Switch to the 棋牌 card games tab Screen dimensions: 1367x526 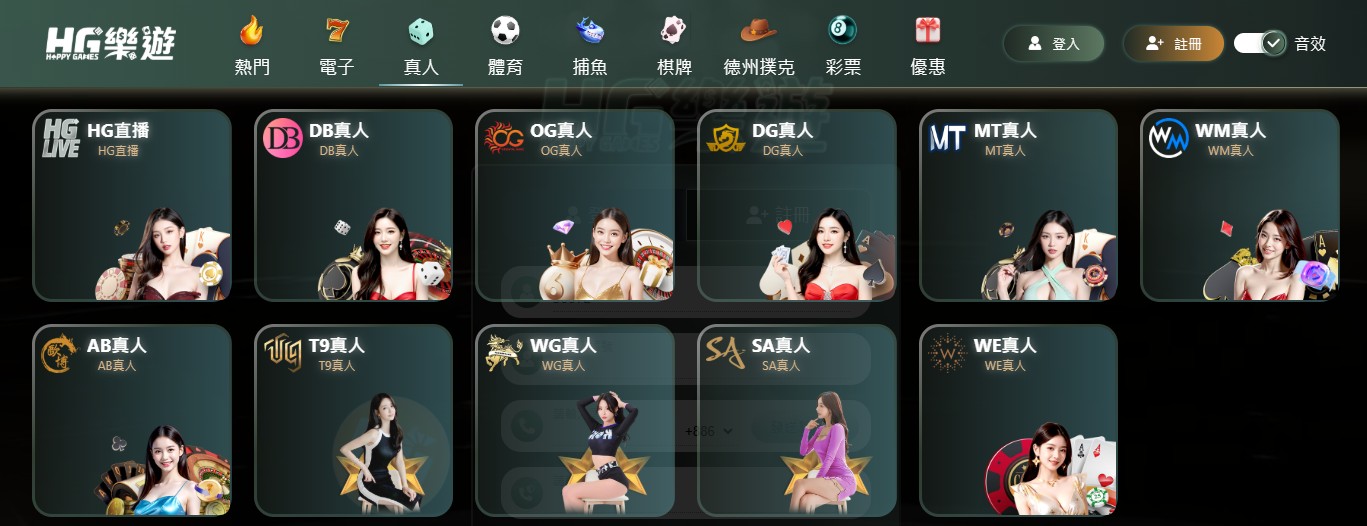pyautogui.click(x=675, y=47)
